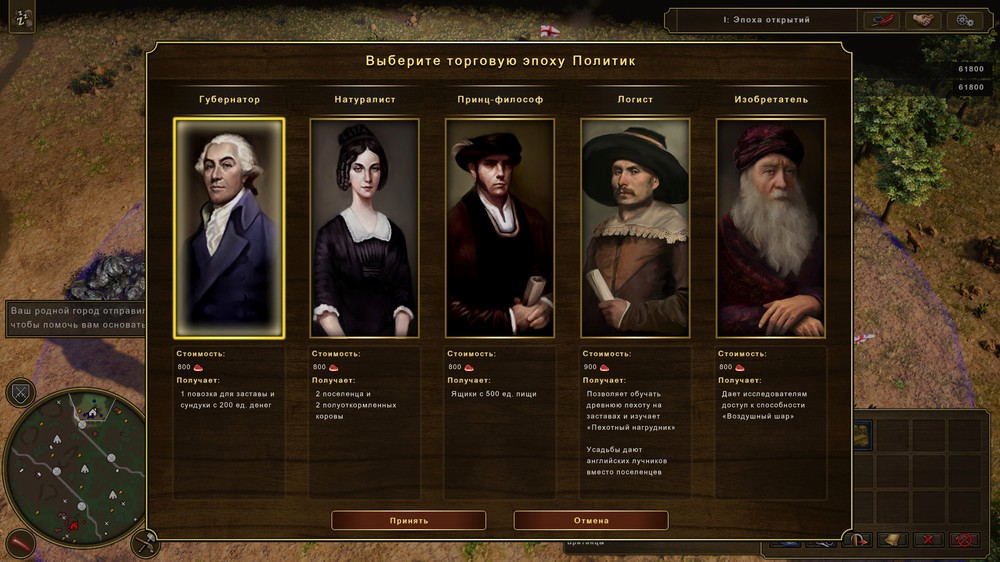Choose the Натуралист politician portrait
This screenshot has width=1000, height=562.
click(364, 228)
